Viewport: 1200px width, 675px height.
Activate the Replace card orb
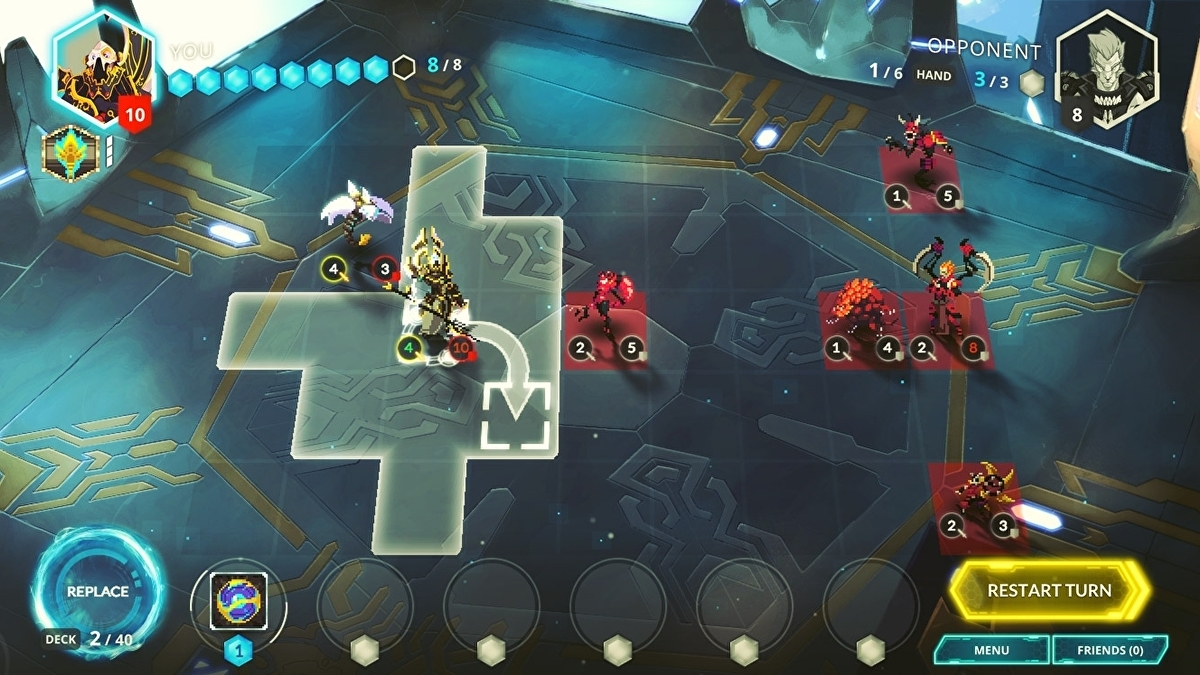tap(97, 591)
